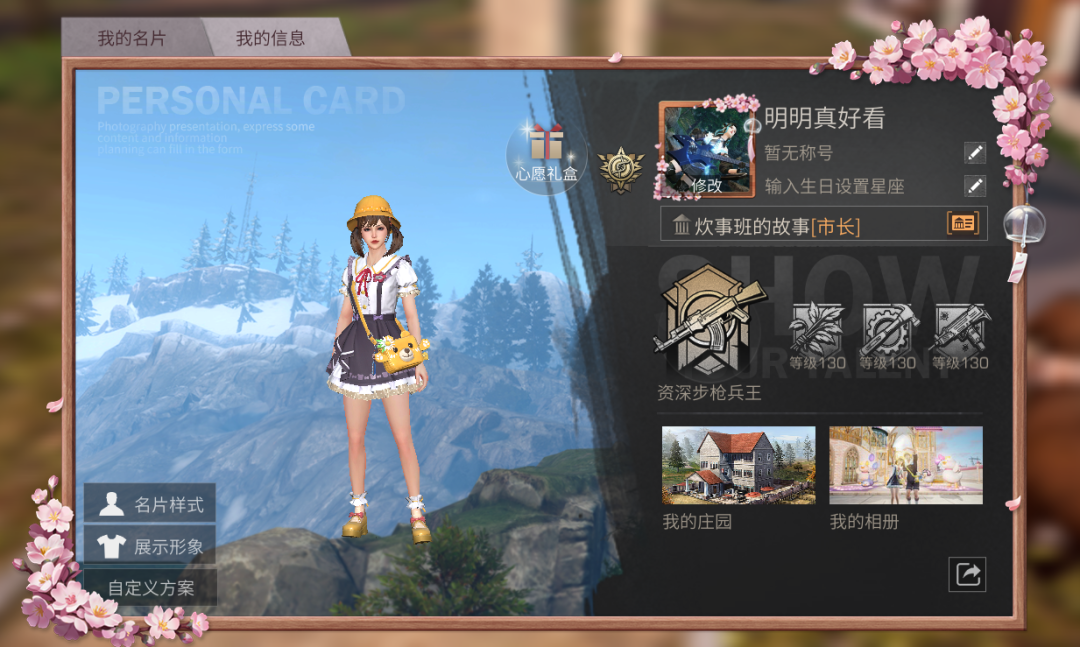Open 自定义方案 custom scheme
The image size is (1080, 647).
(150, 588)
